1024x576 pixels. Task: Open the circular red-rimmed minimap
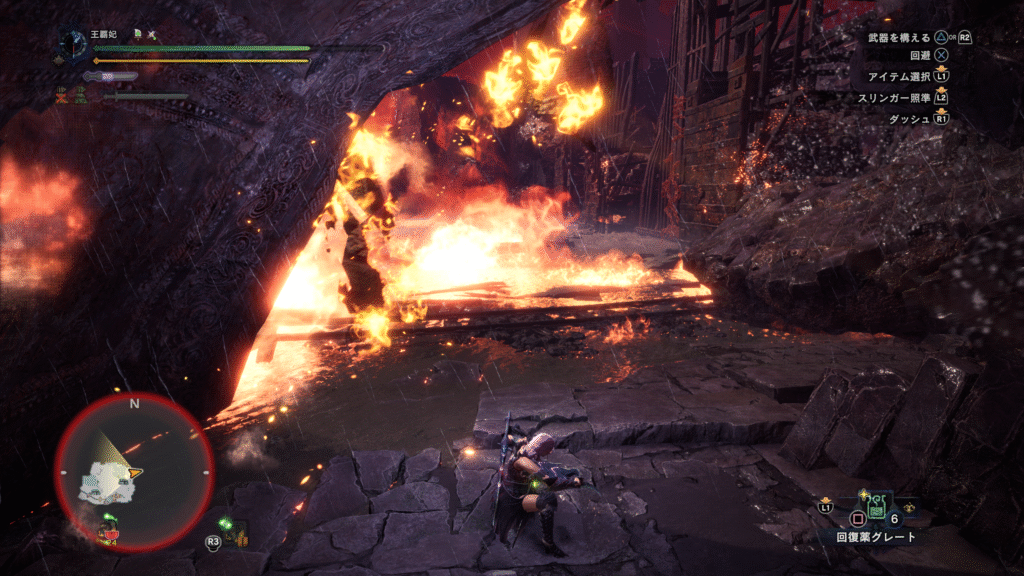click(134, 471)
